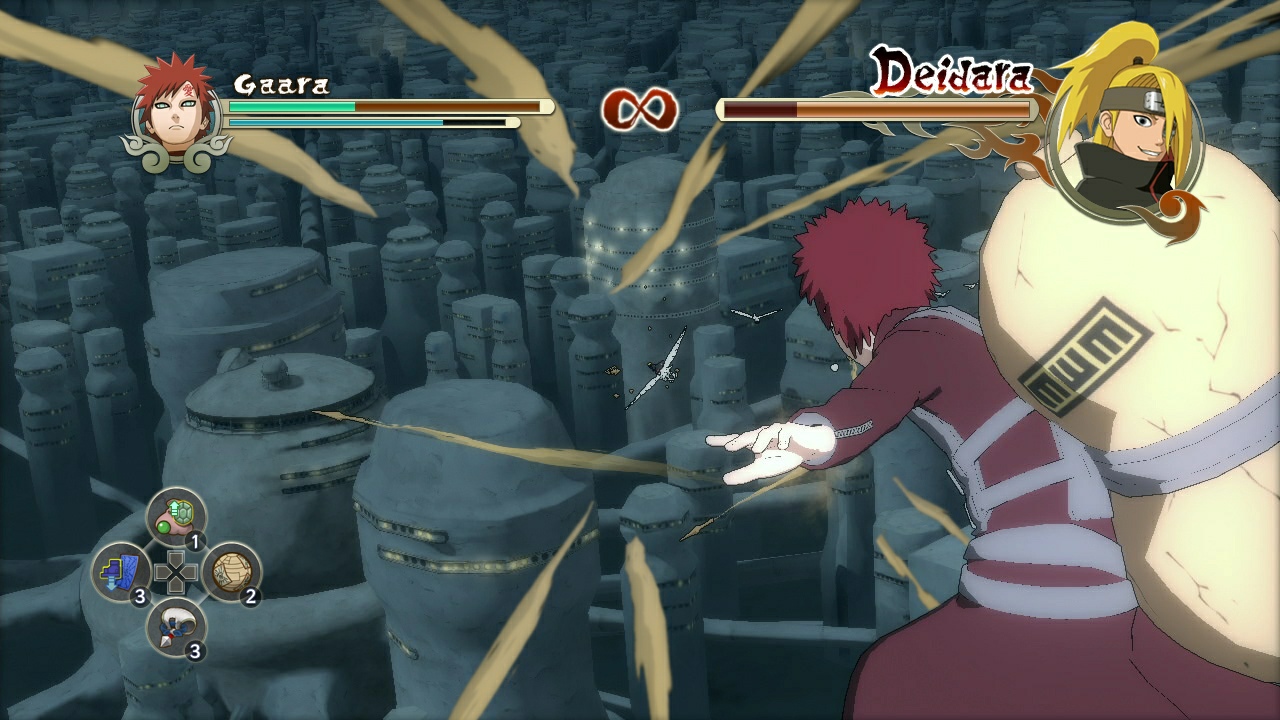Select the Gaara name label
This screenshot has width=1280, height=720.
tap(283, 85)
